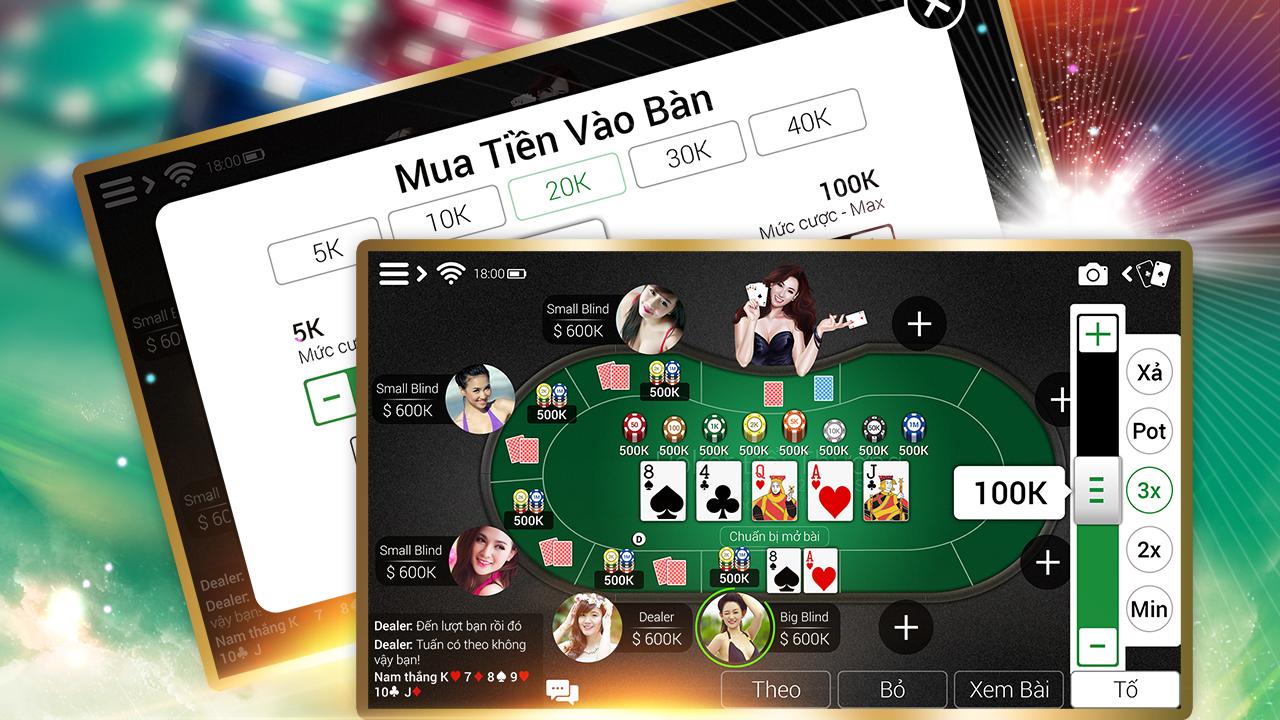Select the 2x bet multiplier option
Viewport: 1280px width, 720px height.
tap(1149, 550)
